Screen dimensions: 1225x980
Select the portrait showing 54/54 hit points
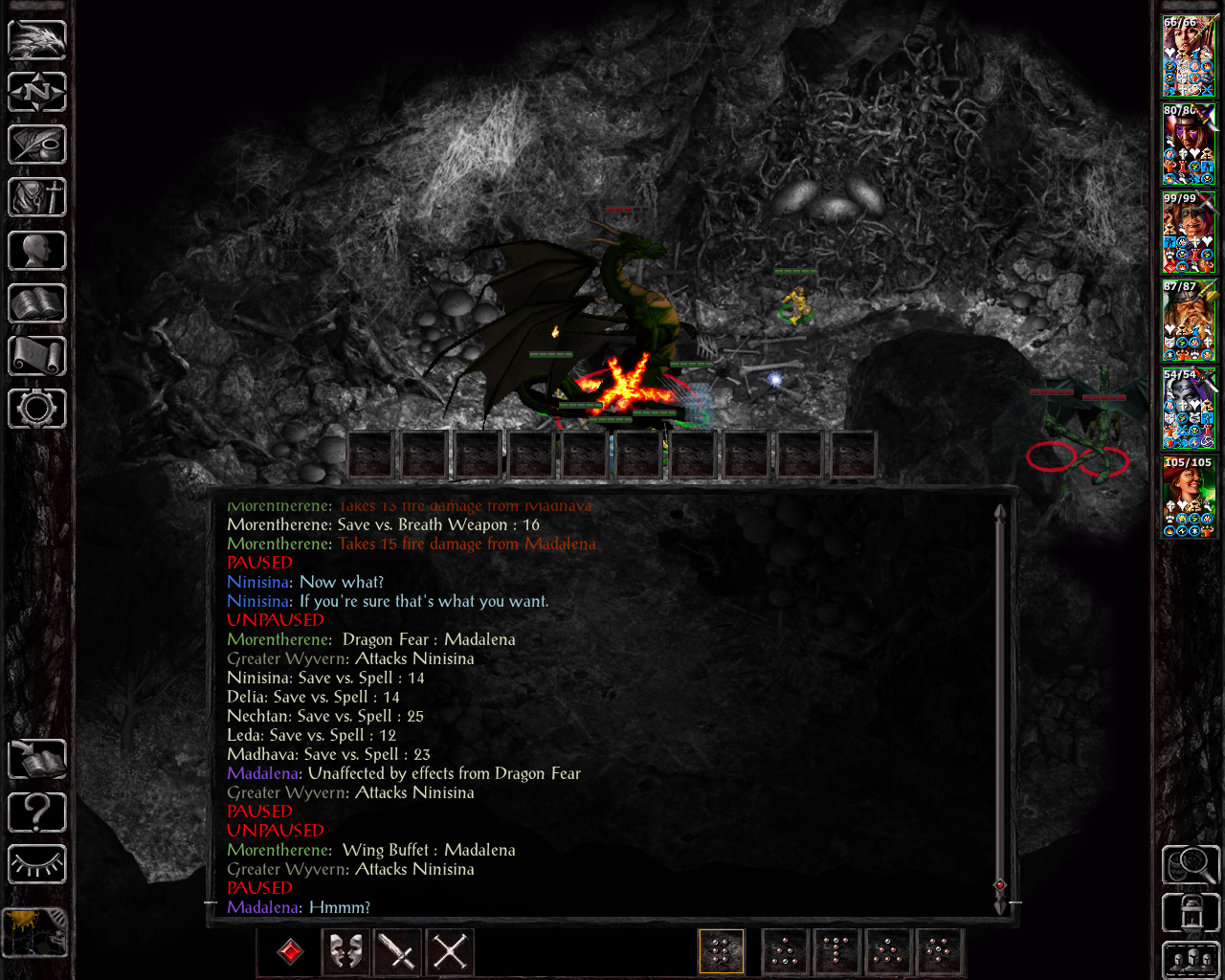pos(1189,410)
